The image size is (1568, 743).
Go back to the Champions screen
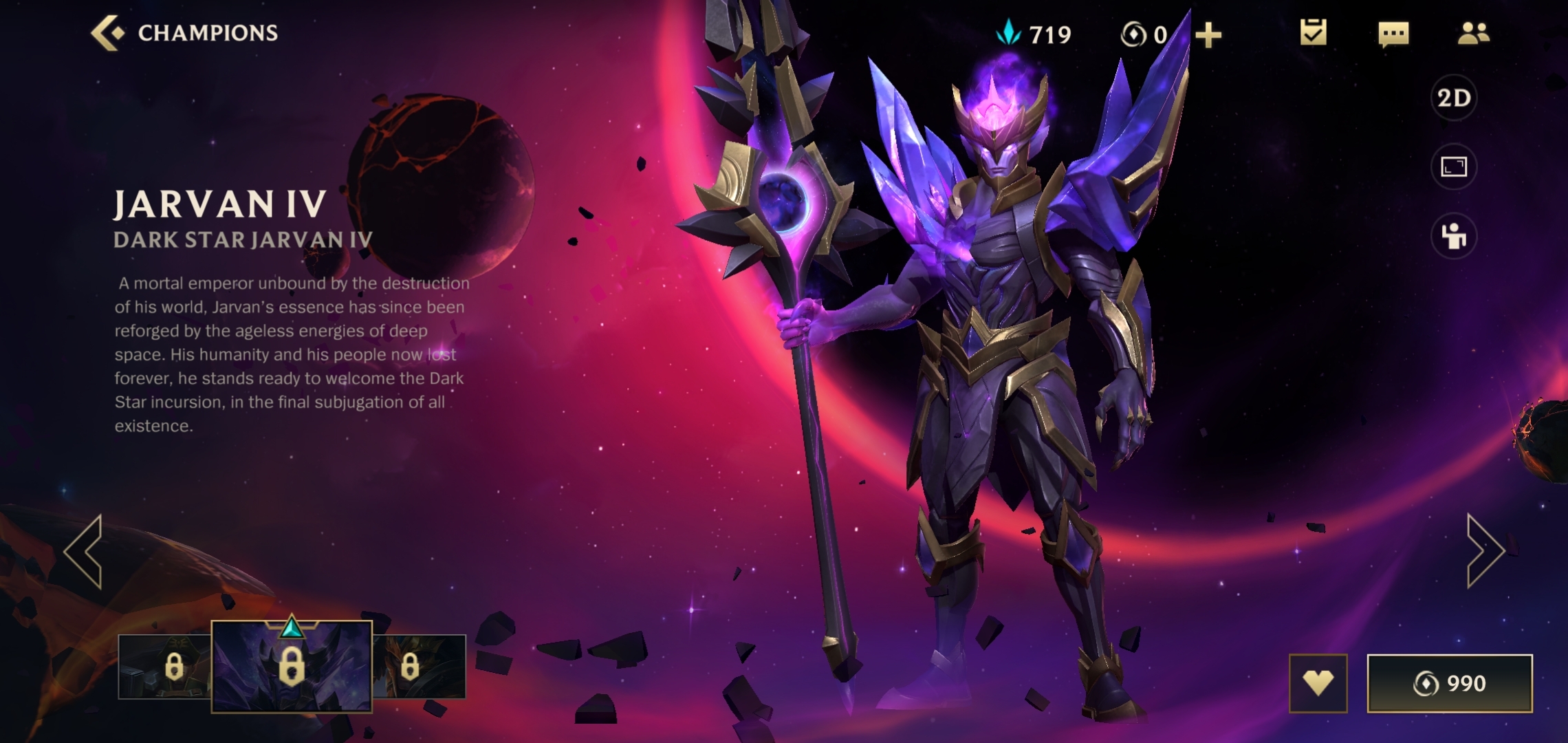point(184,33)
